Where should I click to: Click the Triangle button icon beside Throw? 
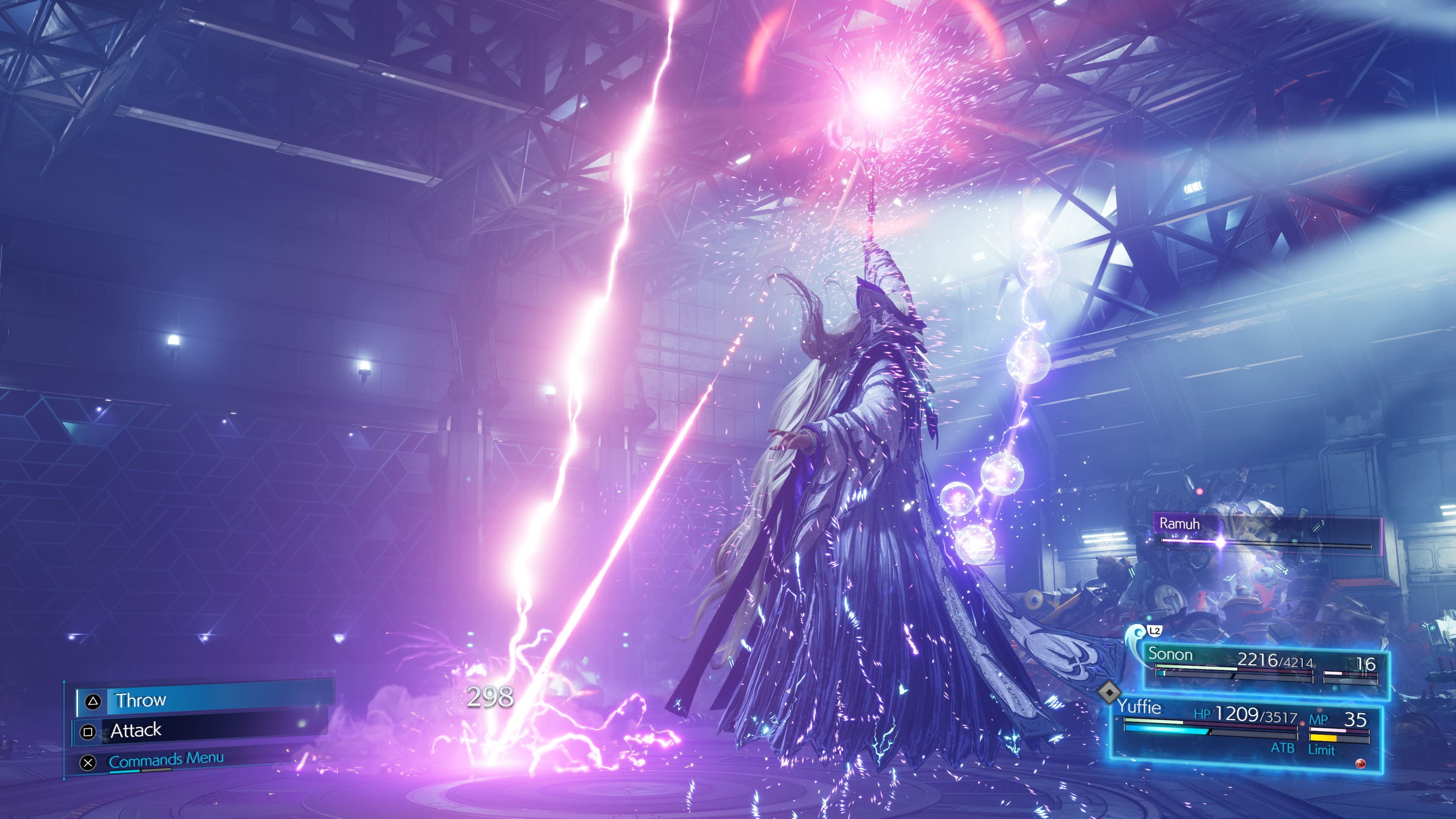93,701
